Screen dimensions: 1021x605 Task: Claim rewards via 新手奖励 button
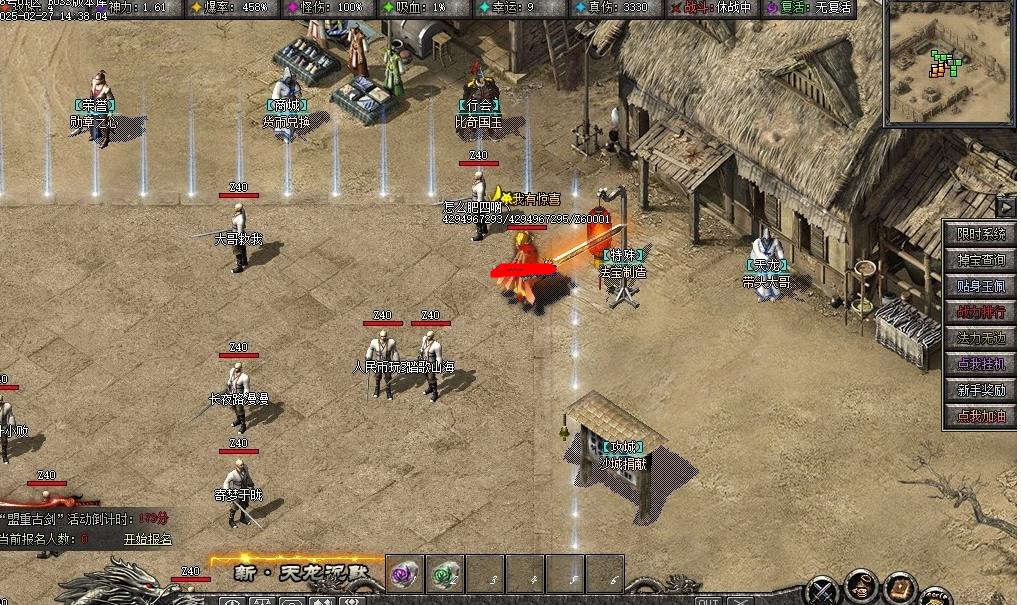[x=980, y=390]
